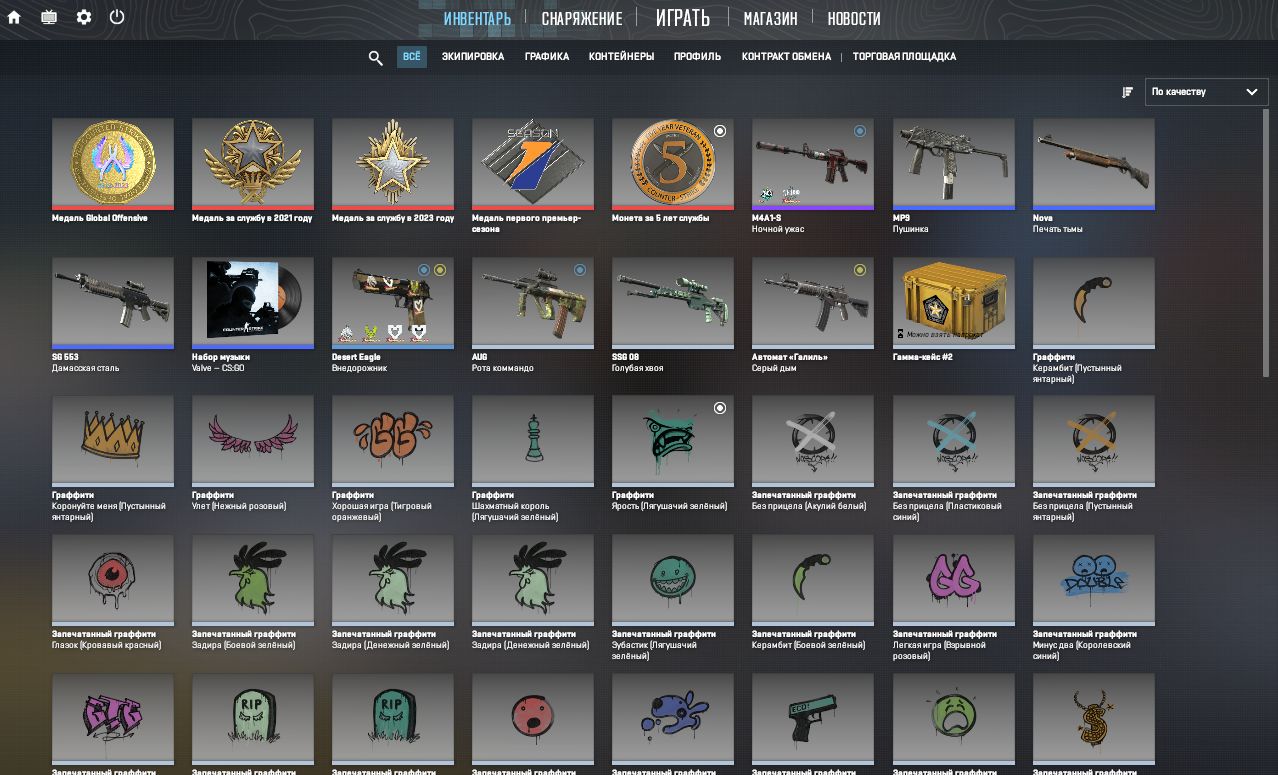Screen dimensions: 1278x775
Task: Select the Экипировка filter tab
Action: pyautogui.click(x=473, y=57)
